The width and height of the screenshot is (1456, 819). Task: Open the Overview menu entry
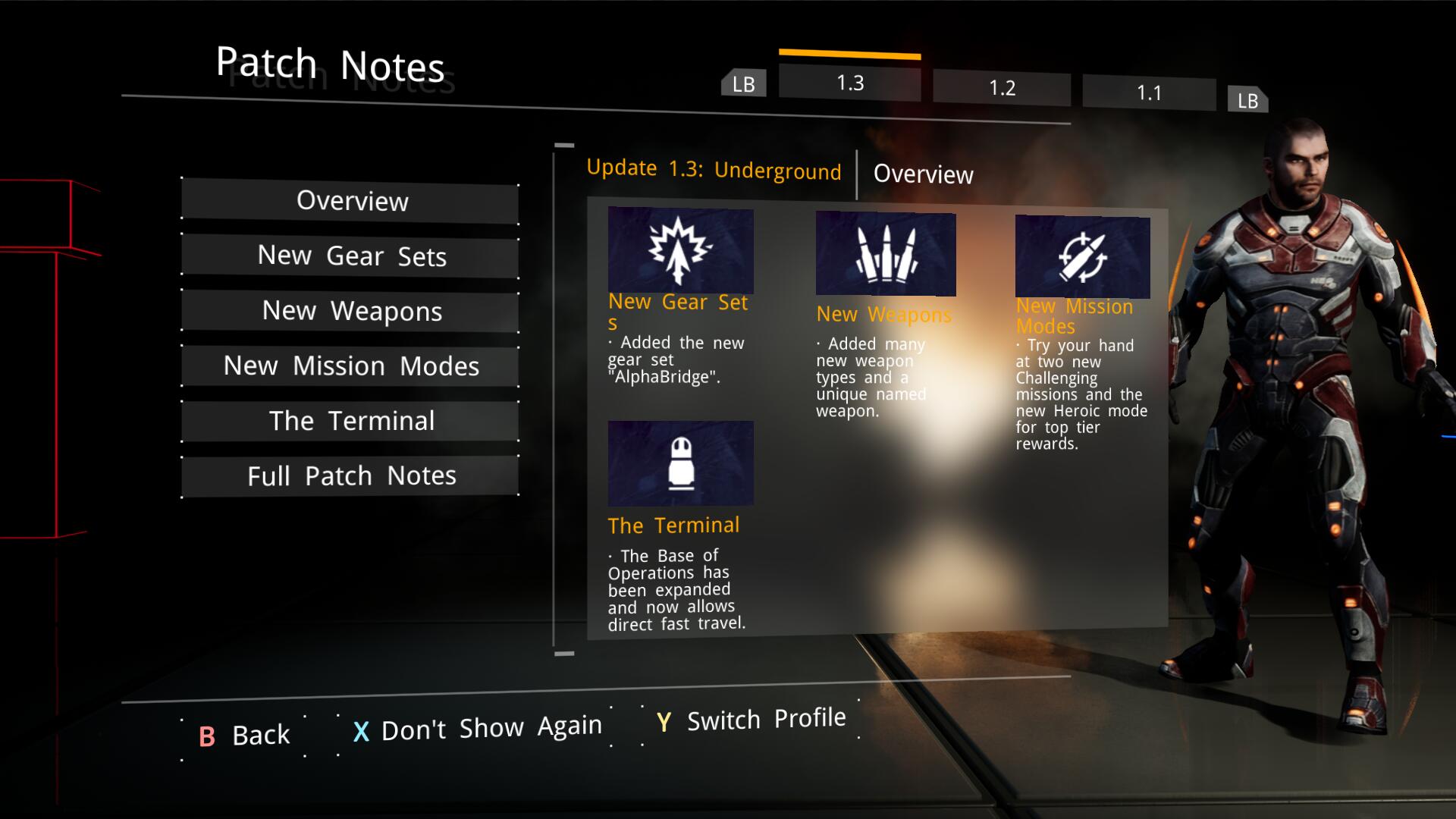[x=350, y=201]
